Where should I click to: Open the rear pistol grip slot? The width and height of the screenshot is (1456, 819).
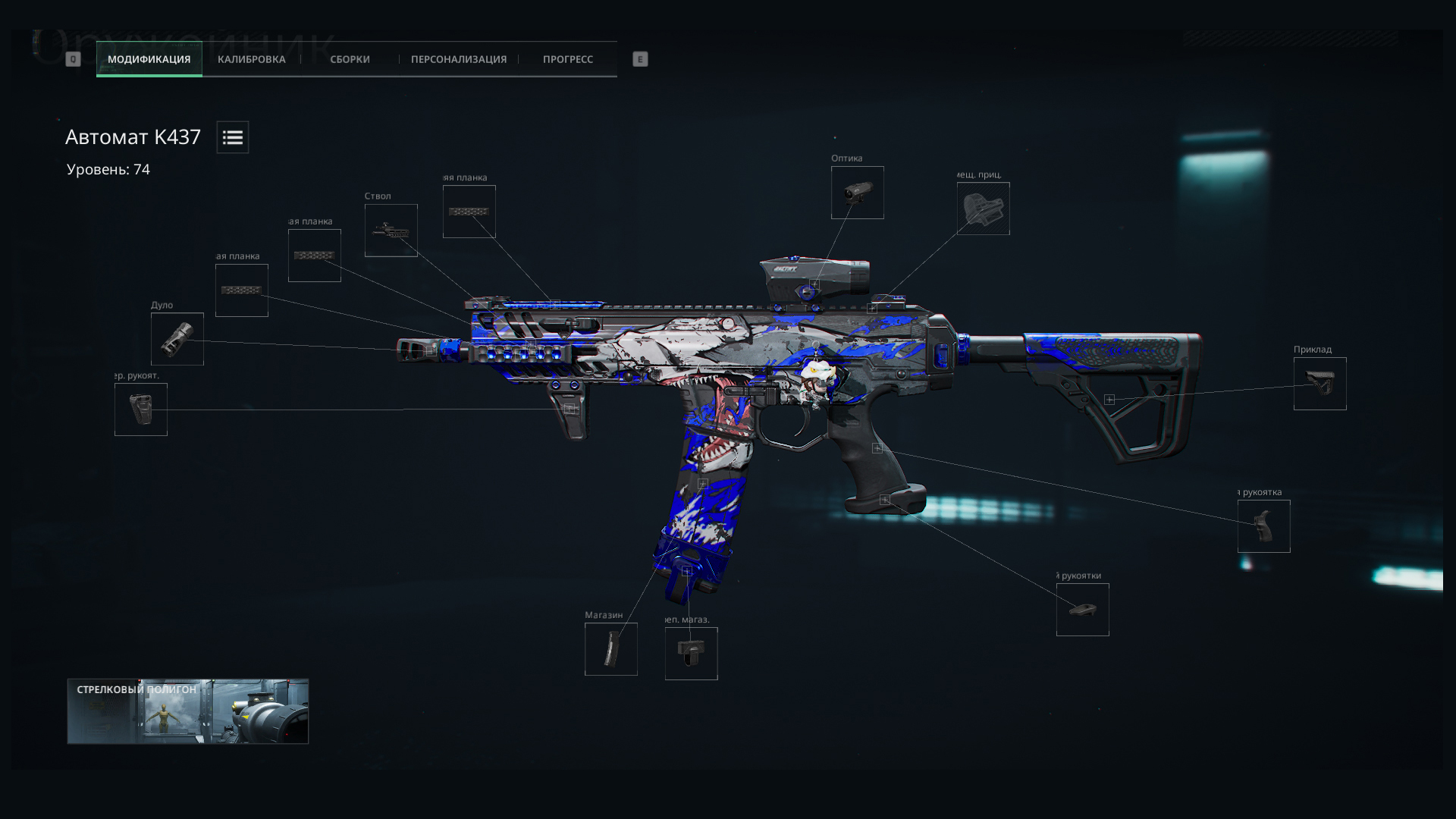click(x=1263, y=526)
